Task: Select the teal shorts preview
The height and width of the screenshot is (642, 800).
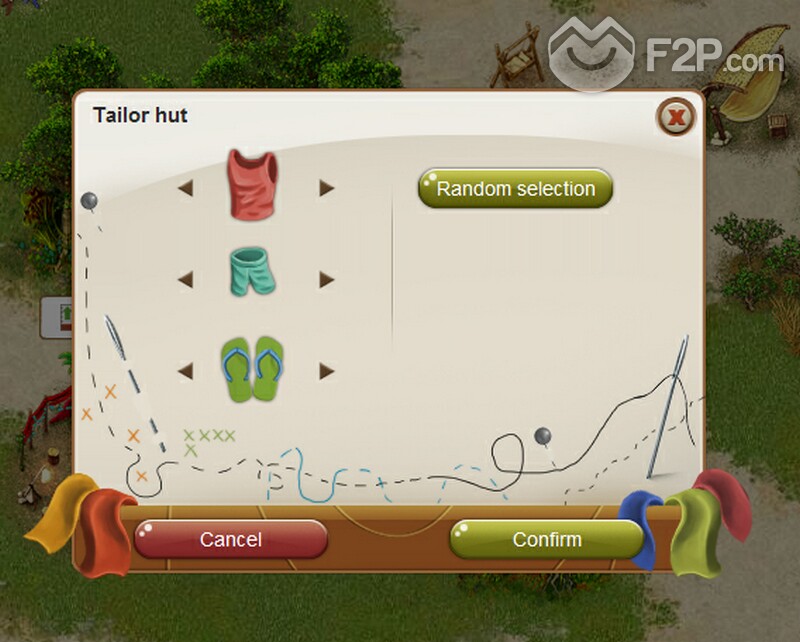Action: pos(253,273)
